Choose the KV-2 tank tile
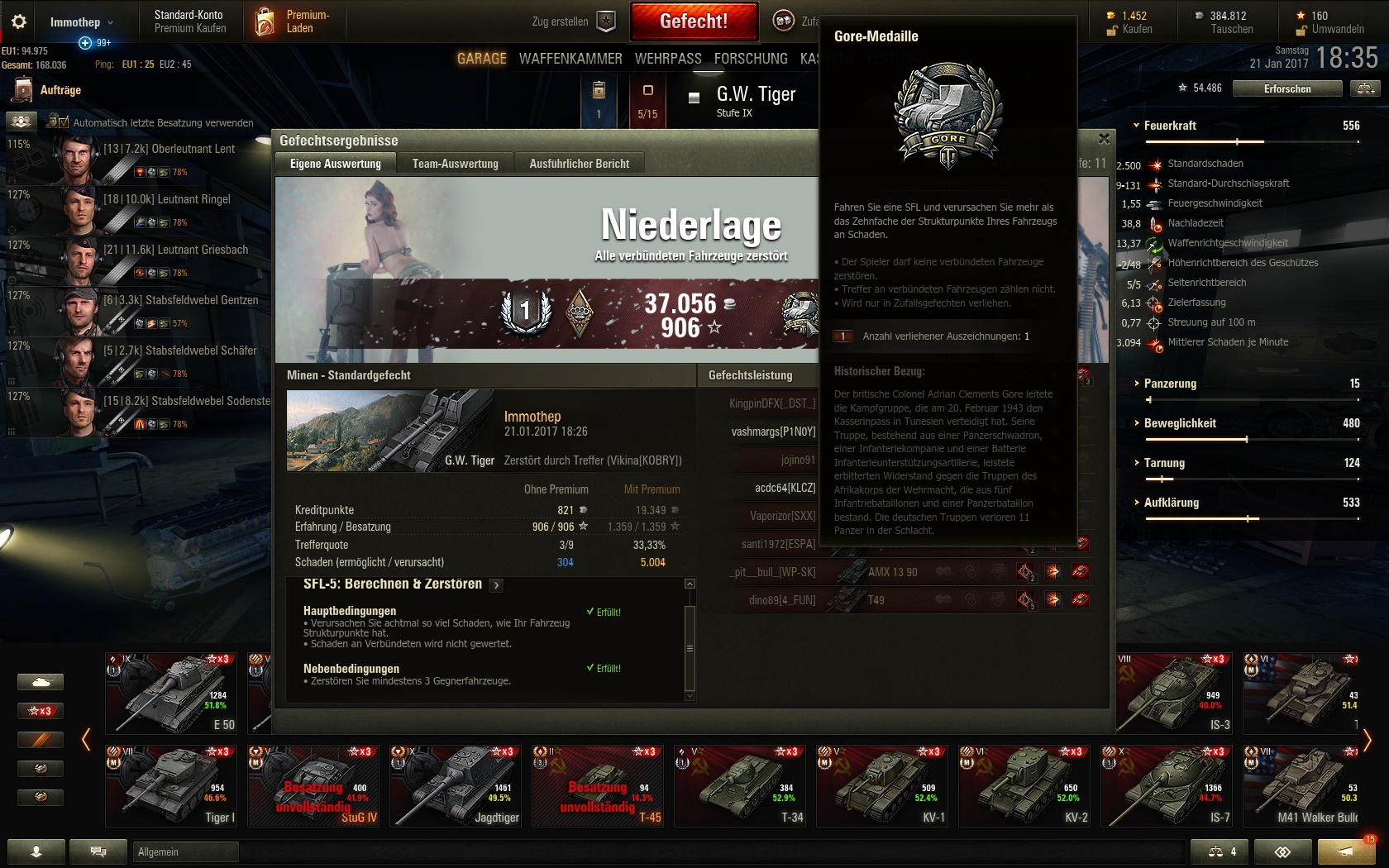This screenshot has height=868, width=1389. 1026,785
